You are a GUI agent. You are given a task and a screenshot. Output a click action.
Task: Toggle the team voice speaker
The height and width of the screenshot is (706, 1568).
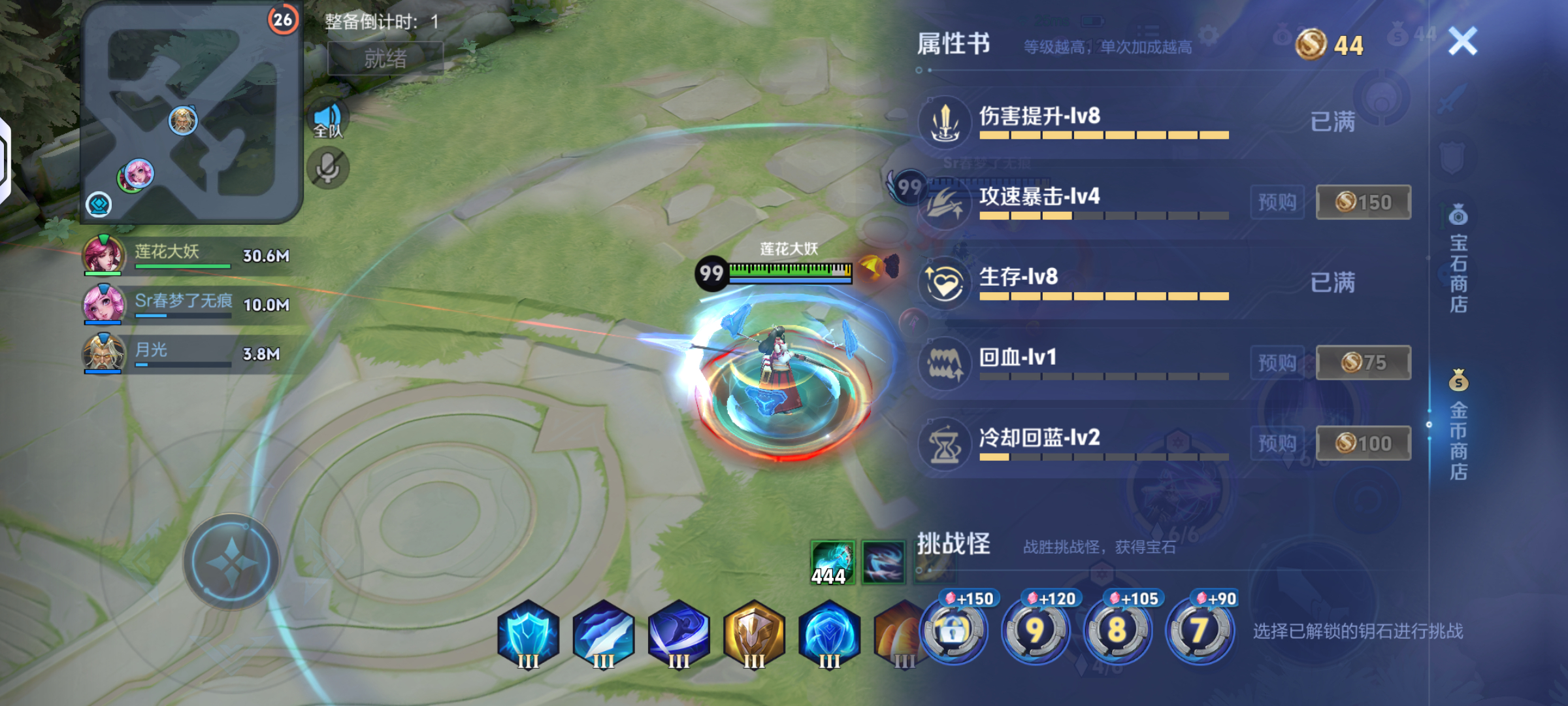coord(328,121)
